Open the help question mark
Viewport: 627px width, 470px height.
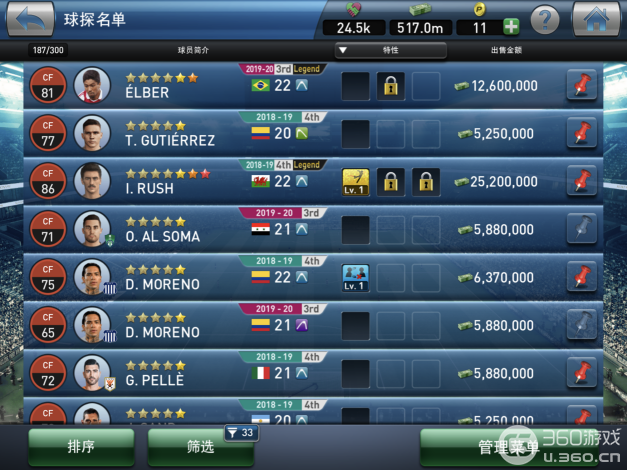[544, 19]
